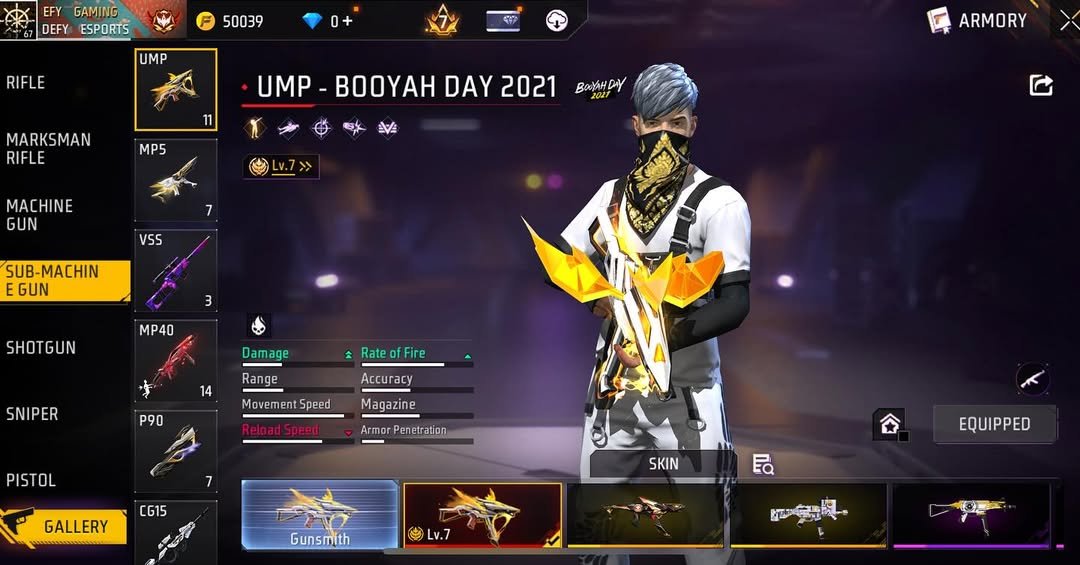
Task: Switch to the Pistol category
Action: coord(31,480)
